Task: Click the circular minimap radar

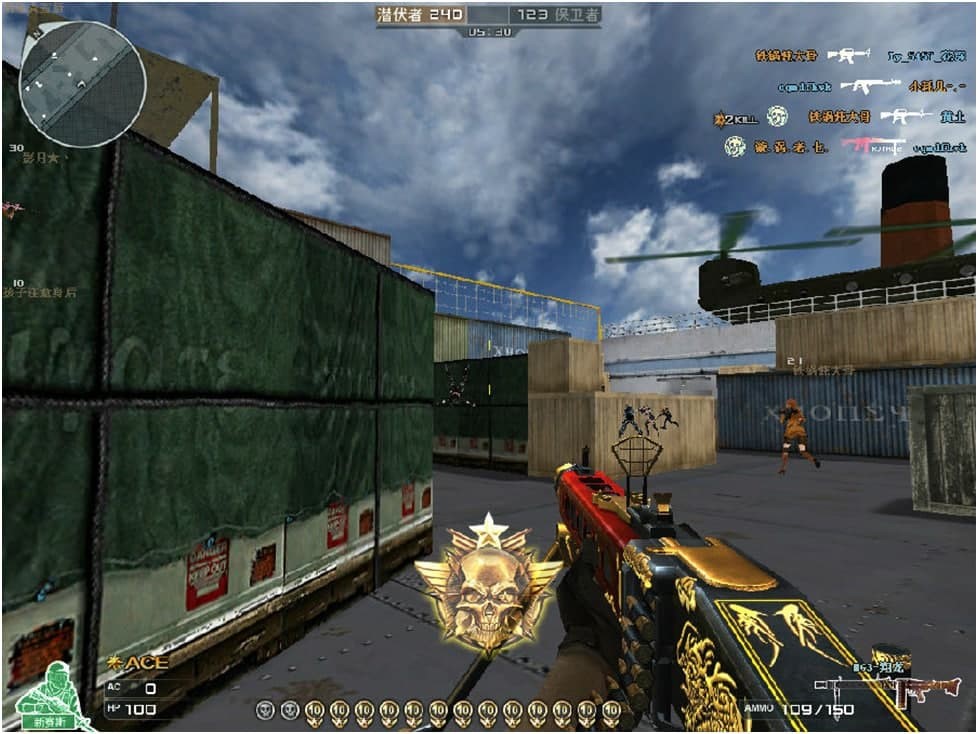Action: tap(82, 84)
